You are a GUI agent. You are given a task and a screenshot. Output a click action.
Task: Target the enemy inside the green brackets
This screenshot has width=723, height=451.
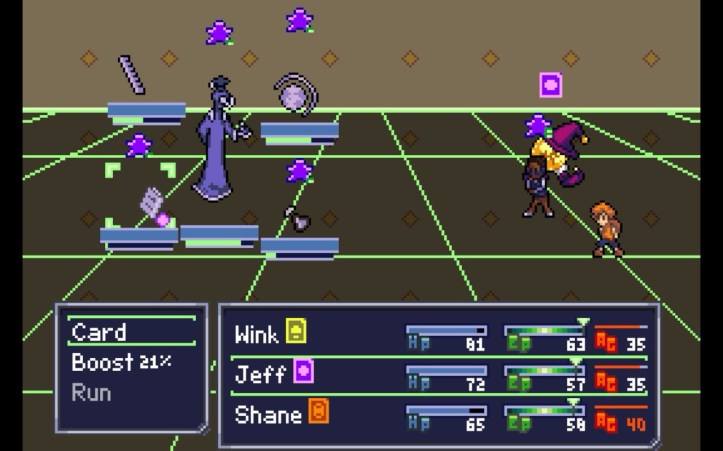pyautogui.click(x=152, y=203)
